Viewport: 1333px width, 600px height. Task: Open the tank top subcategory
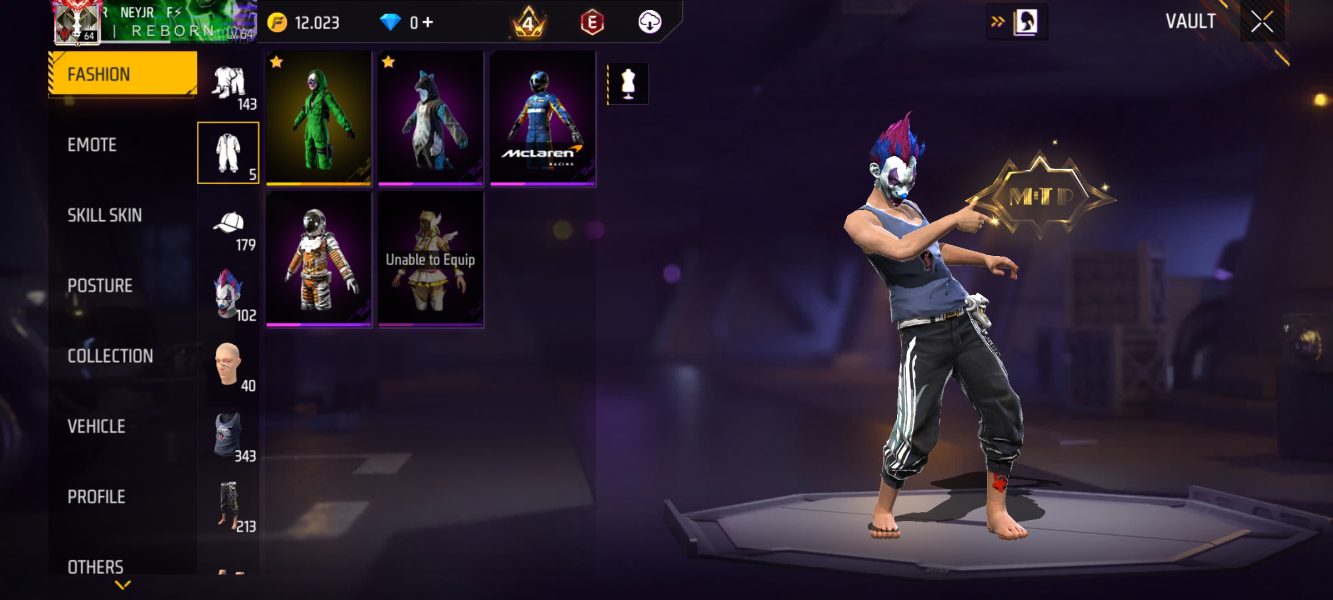click(229, 435)
